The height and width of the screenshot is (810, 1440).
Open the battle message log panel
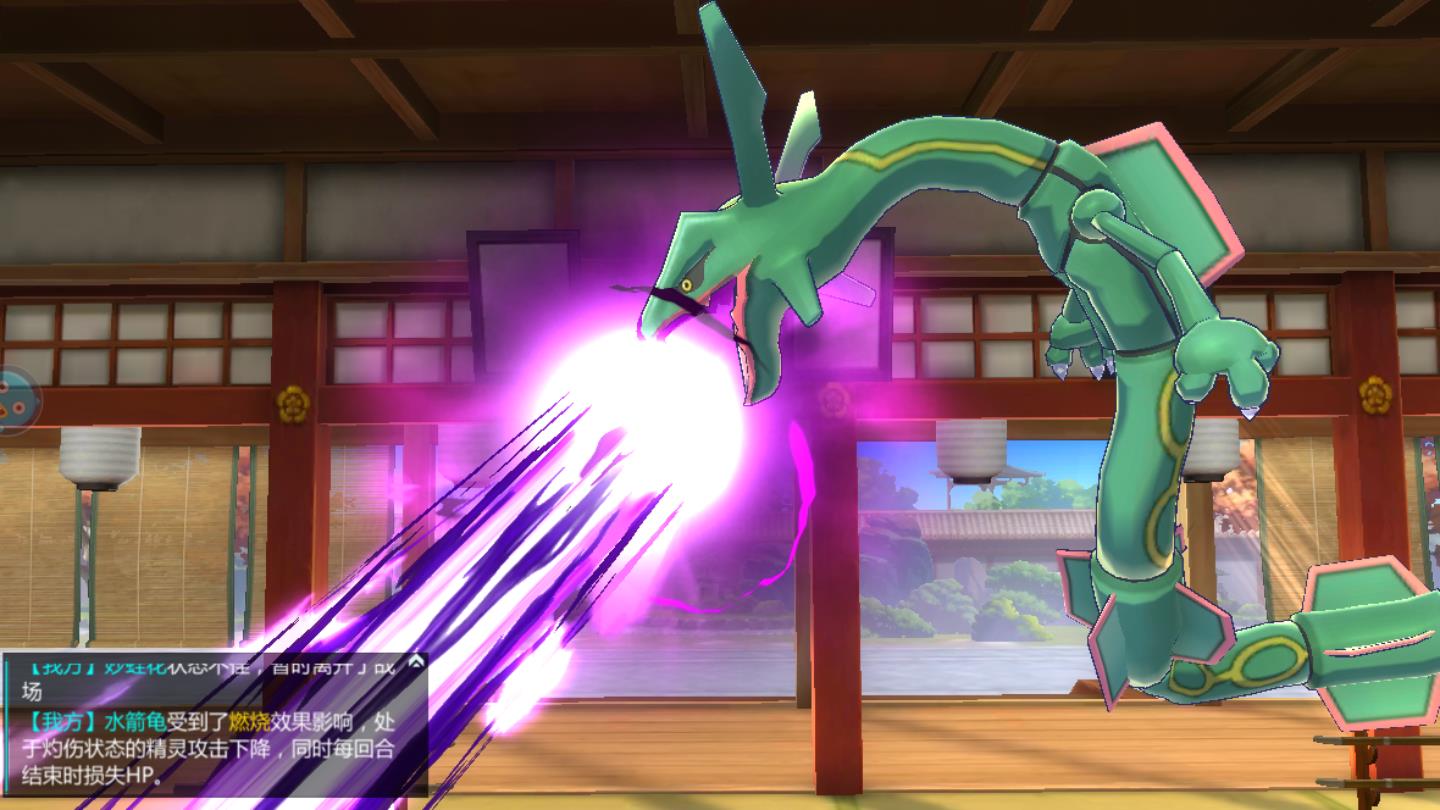point(213,724)
